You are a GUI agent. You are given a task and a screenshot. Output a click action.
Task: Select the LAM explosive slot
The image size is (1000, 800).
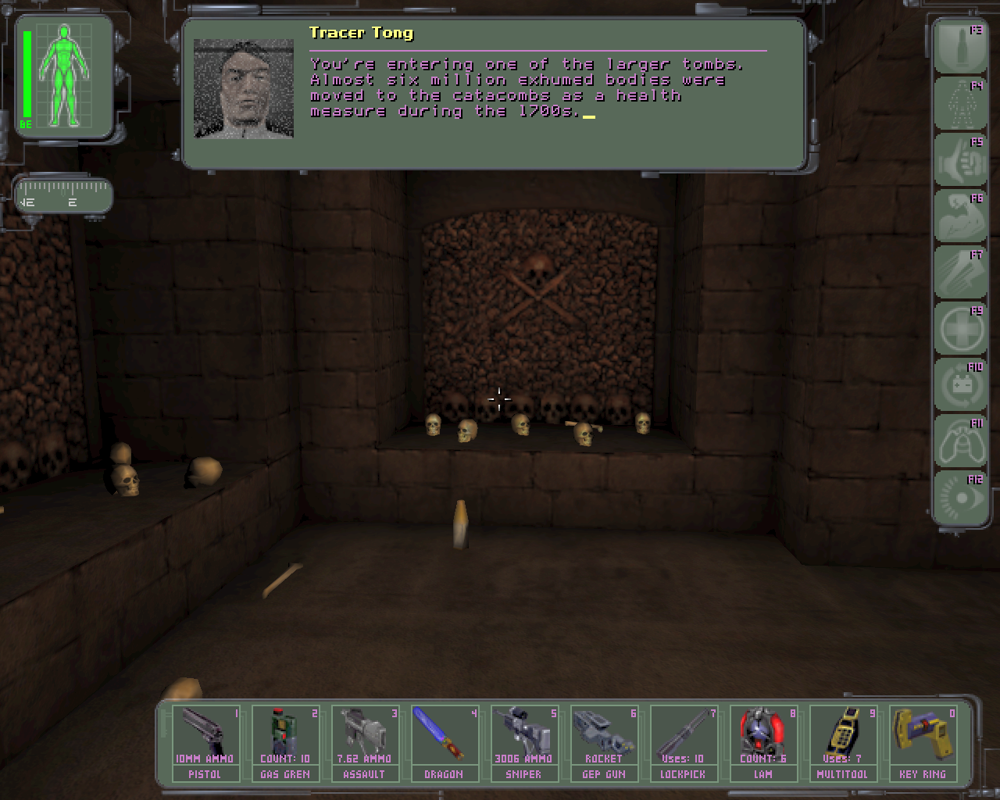coord(763,742)
